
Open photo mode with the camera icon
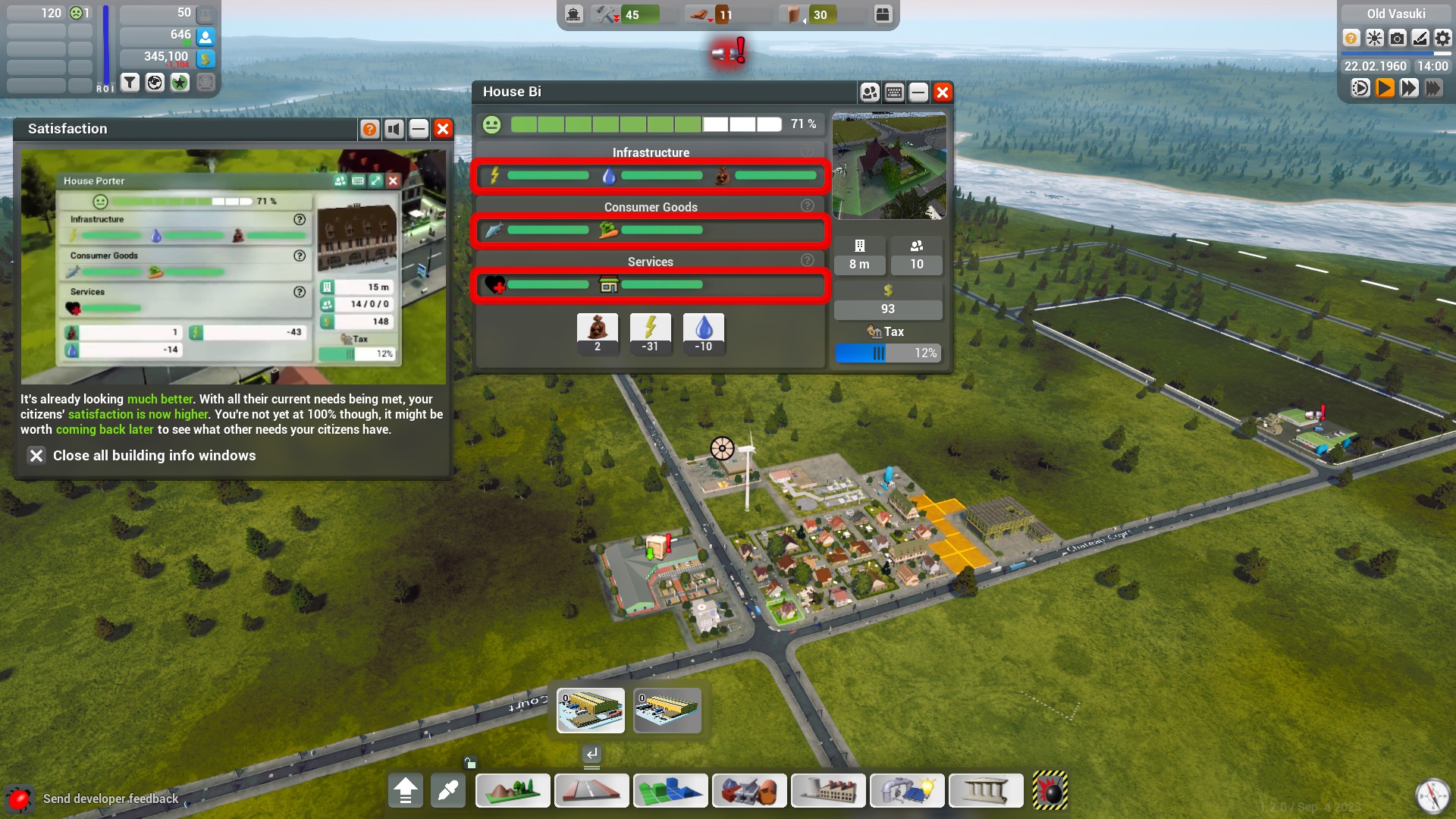coord(1397,38)
